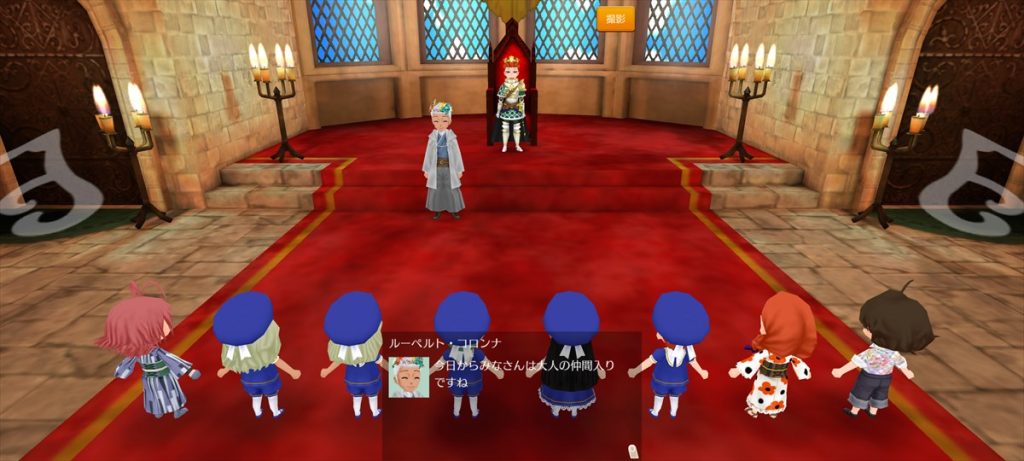This screenshot has width=1024, height=461.
Task: Tap the orange 撮影 screenshot button
Action: click(x=616, y=19)
